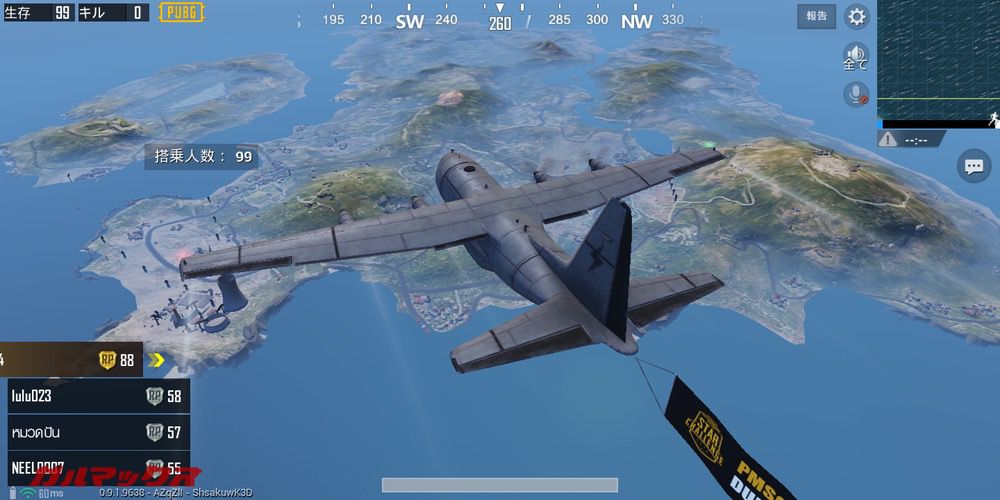Toggle the speaker voice channel icon
This screenshot has width=1000, height=500.
point(856,56)
